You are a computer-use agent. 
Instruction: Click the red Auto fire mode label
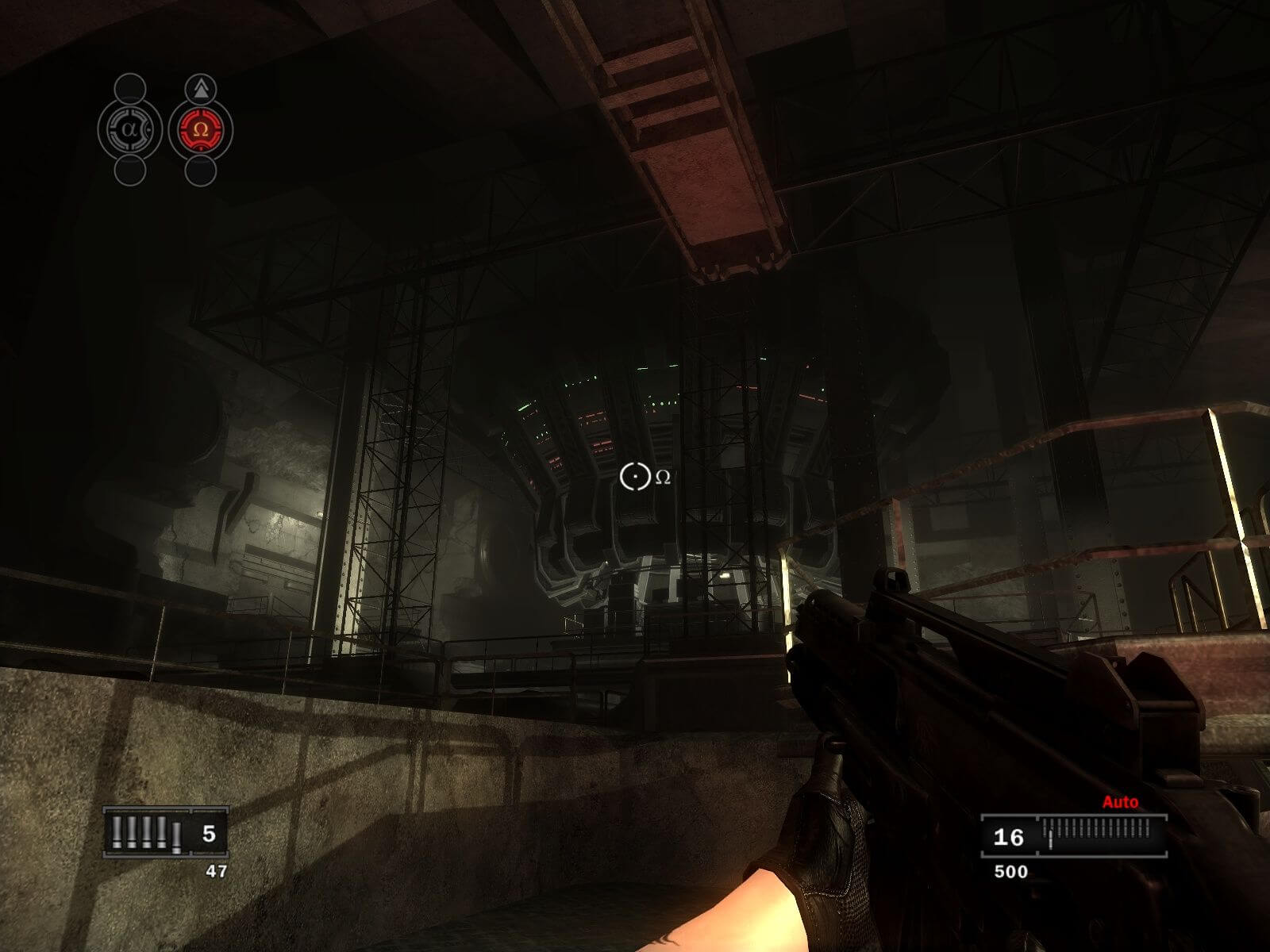tap(1119, 802)
